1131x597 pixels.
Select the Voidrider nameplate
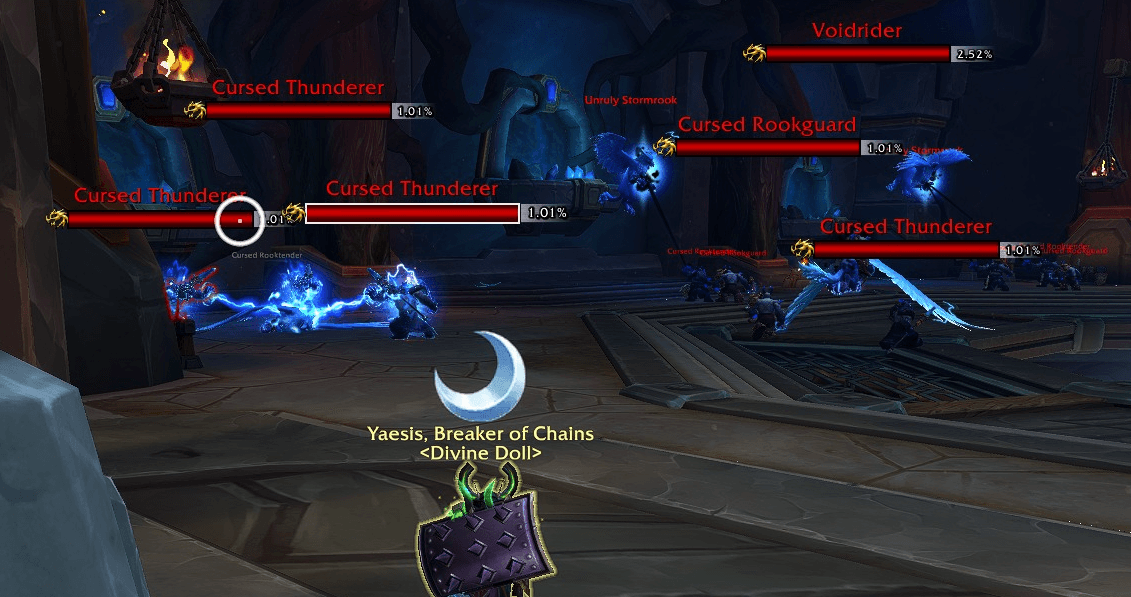[x=857, y=54]
